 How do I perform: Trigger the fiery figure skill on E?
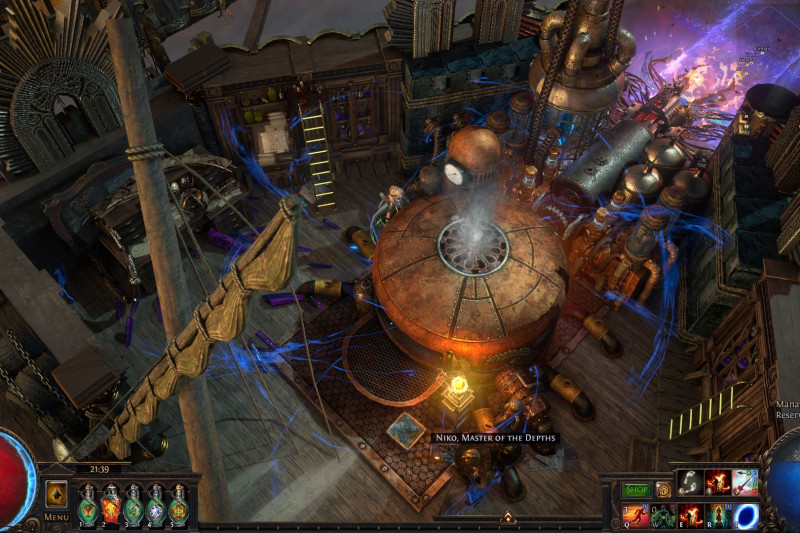click(x=691, y=515)
